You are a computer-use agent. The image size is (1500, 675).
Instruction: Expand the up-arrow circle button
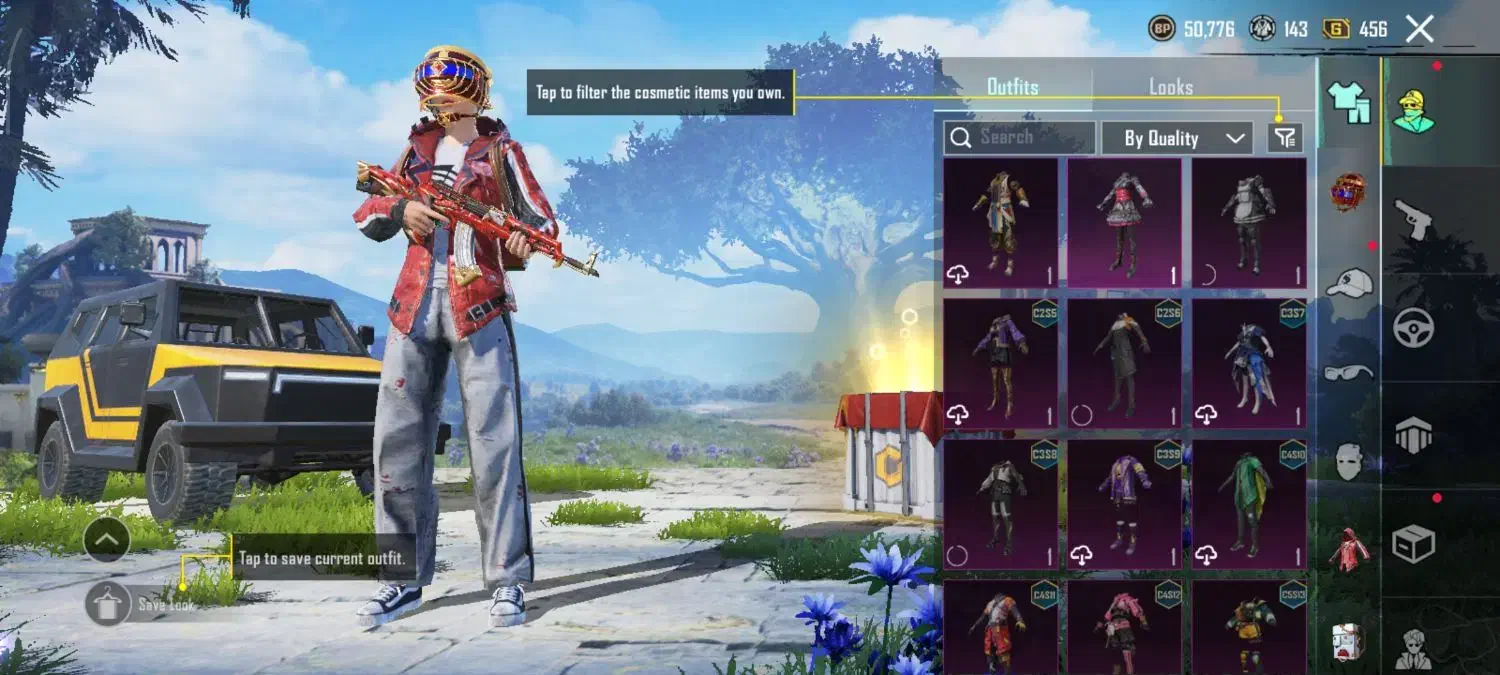[x=107, y=541]
